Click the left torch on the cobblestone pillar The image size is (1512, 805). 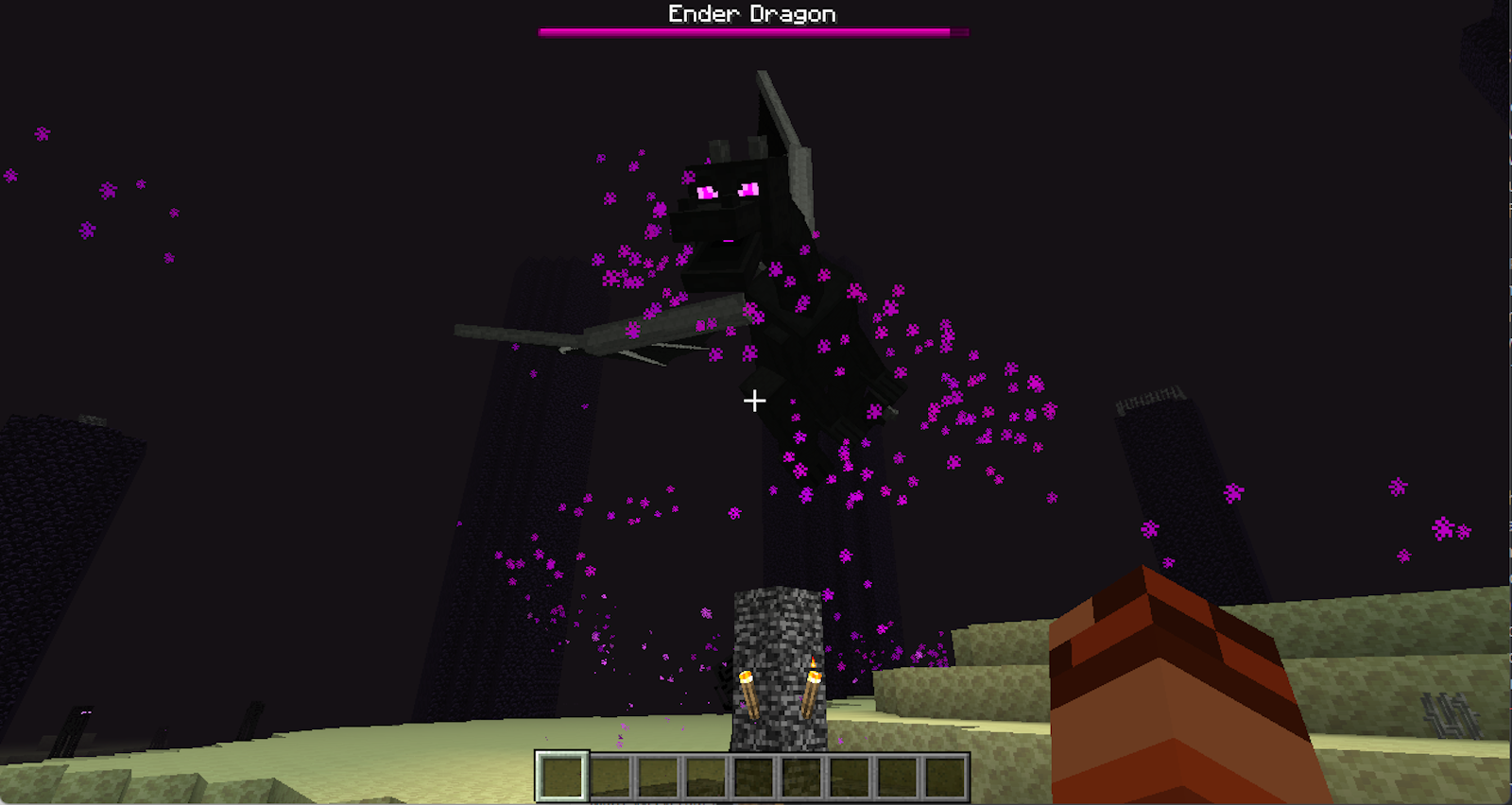(x=749, y=690)
